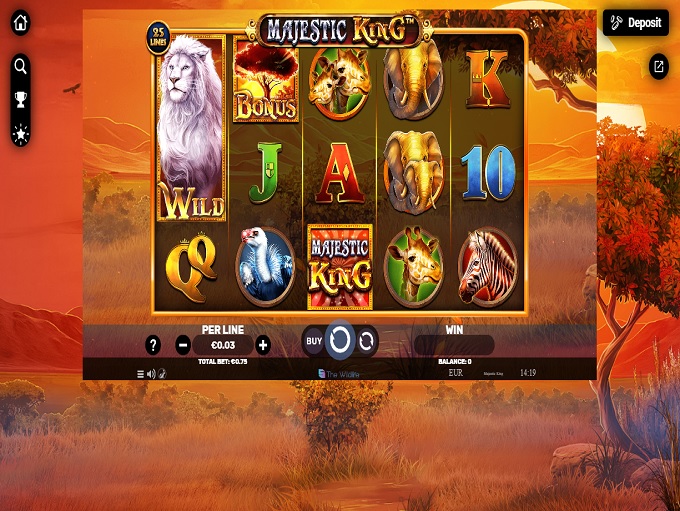Open game in new window icon
Screen dimensions: 680x511
coord(658,66)
